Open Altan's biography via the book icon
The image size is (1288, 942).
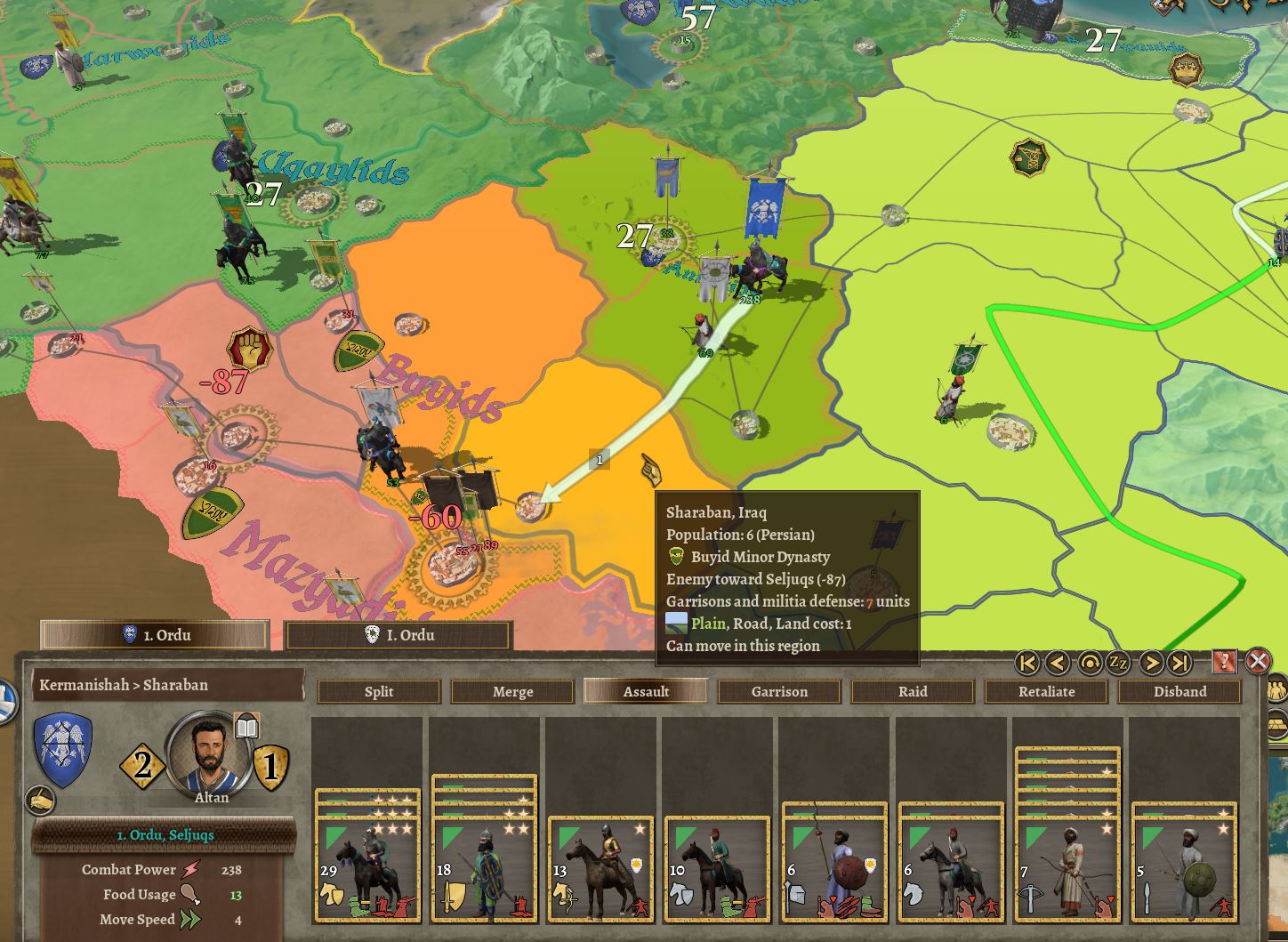(246, 725)
